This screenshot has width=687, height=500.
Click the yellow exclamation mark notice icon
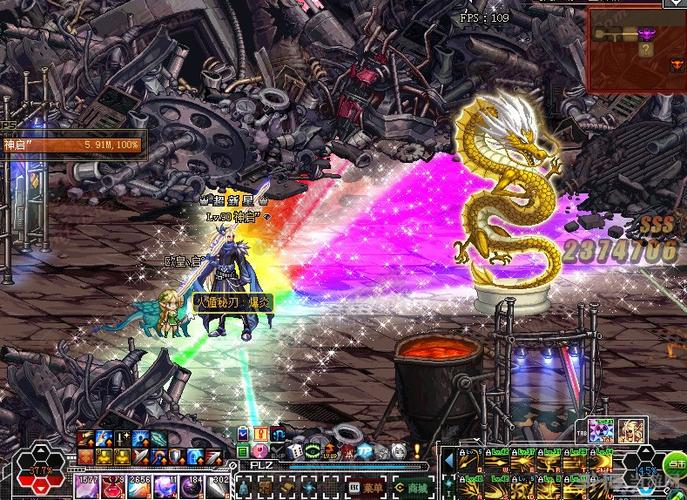click(417, 452)
